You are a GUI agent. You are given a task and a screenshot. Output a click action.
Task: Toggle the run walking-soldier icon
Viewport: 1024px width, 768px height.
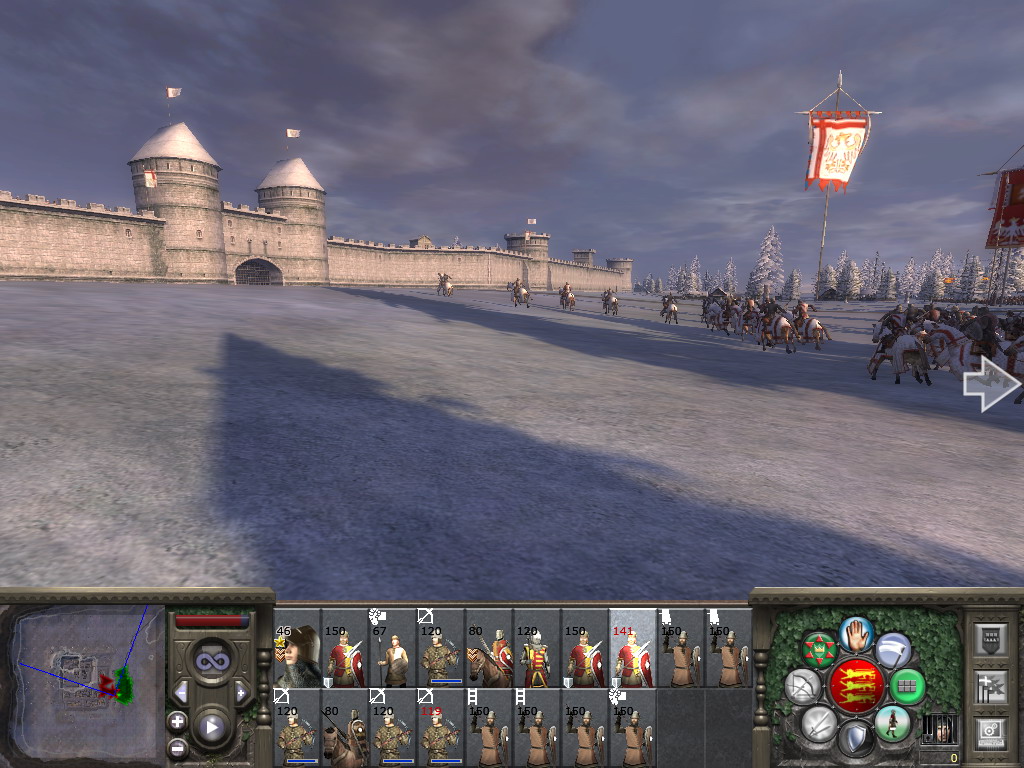[x=892, y=722]
